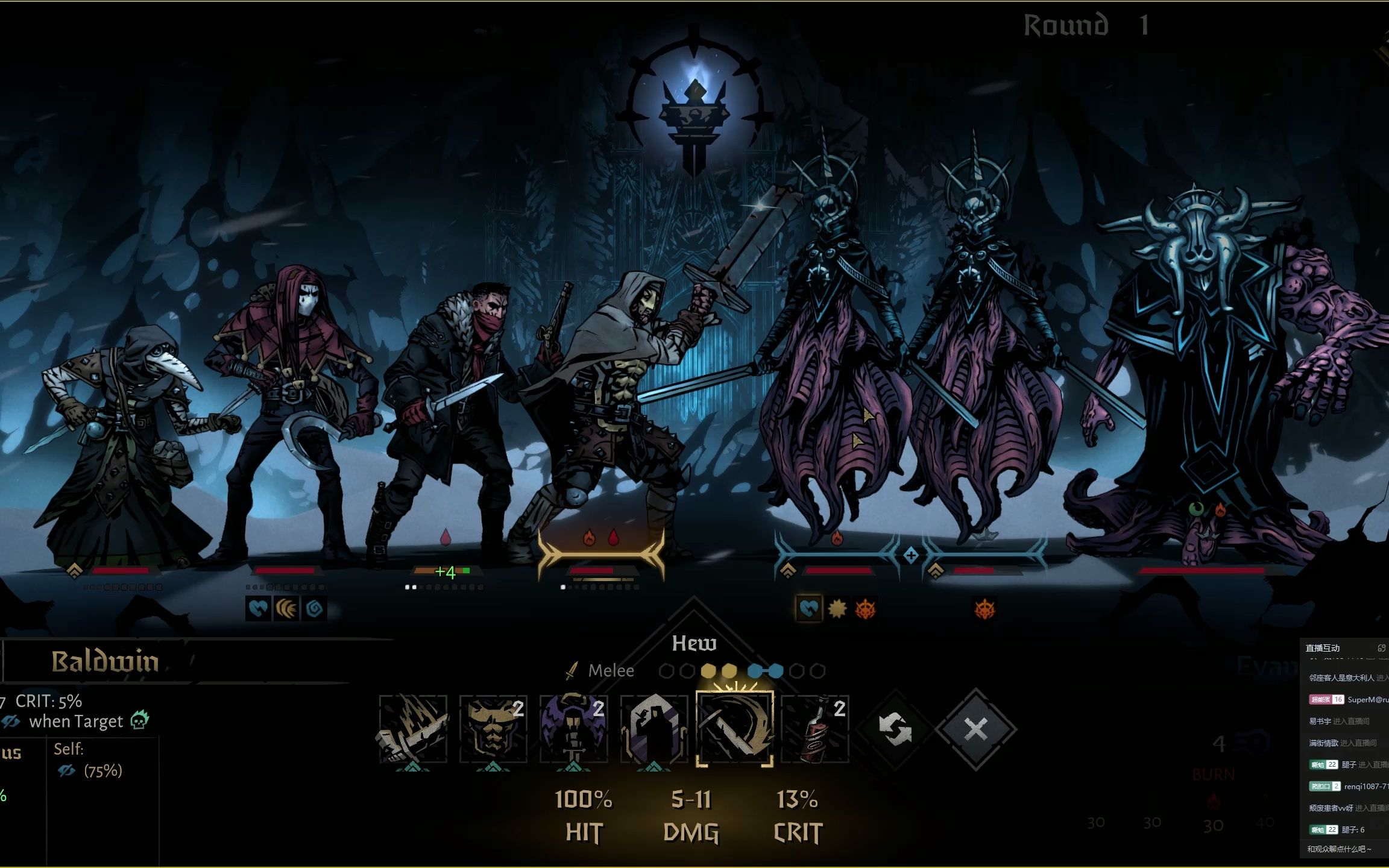This screenshot has height=868, width=1389.
Task: Choose the golden masked-face skill
Action: 493,728
